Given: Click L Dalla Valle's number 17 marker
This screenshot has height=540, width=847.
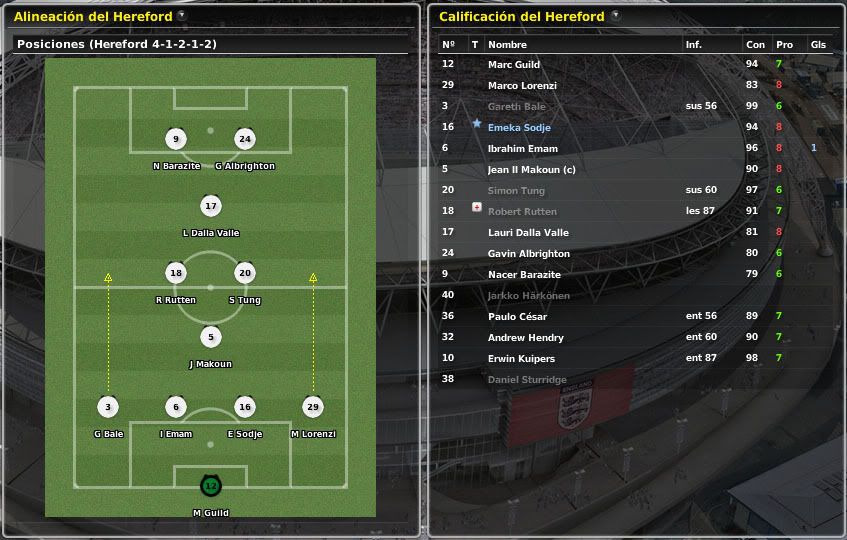Looking at the screenshot, I should (210, 207).
